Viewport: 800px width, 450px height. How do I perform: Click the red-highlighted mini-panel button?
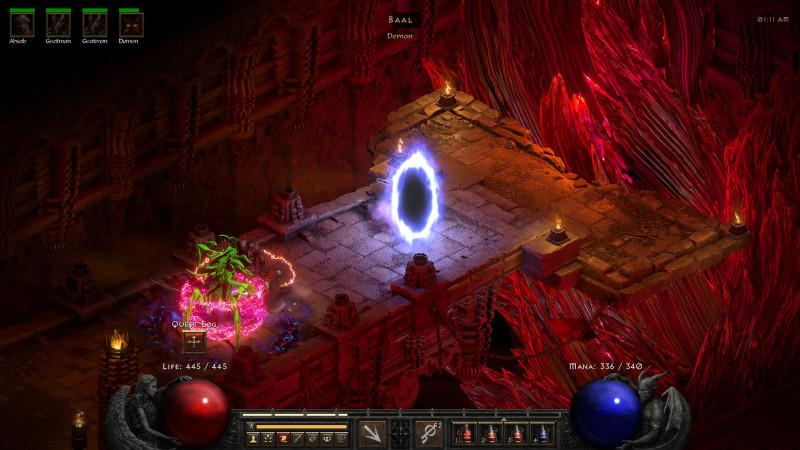tap(283, 438)
